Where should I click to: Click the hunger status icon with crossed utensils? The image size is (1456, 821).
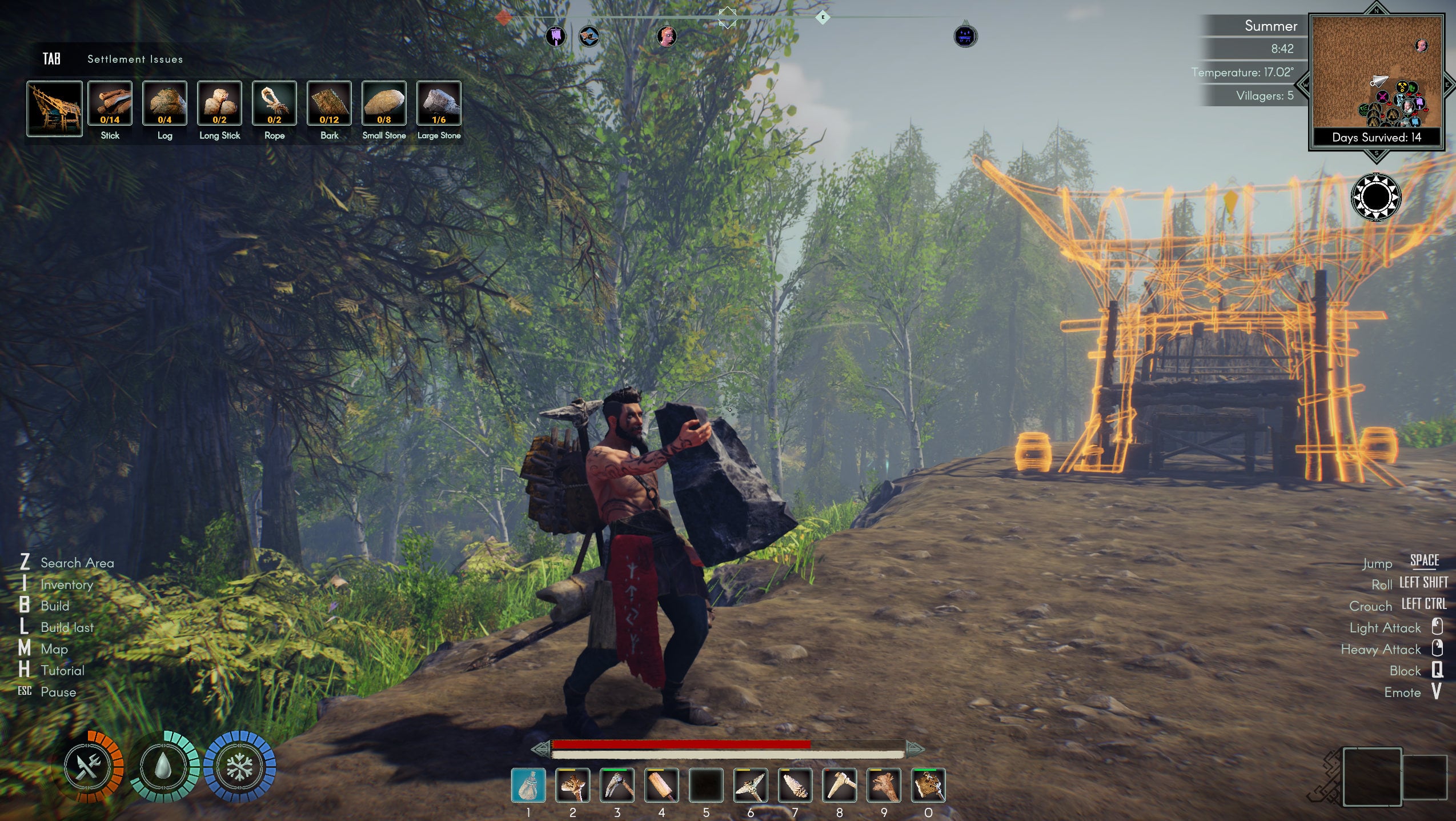90,767
